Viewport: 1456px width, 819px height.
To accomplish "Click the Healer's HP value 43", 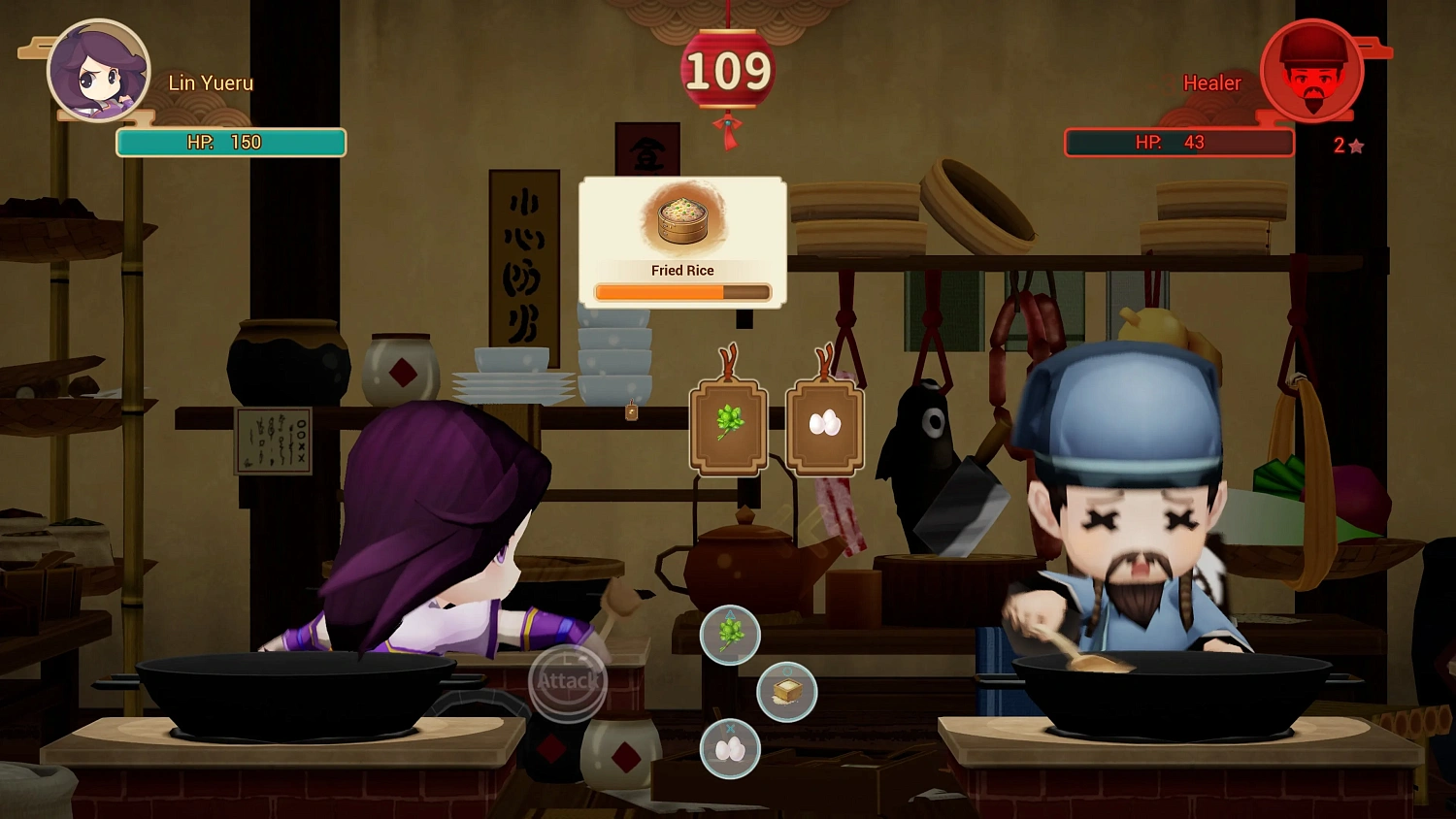I will pos(1196,142).
